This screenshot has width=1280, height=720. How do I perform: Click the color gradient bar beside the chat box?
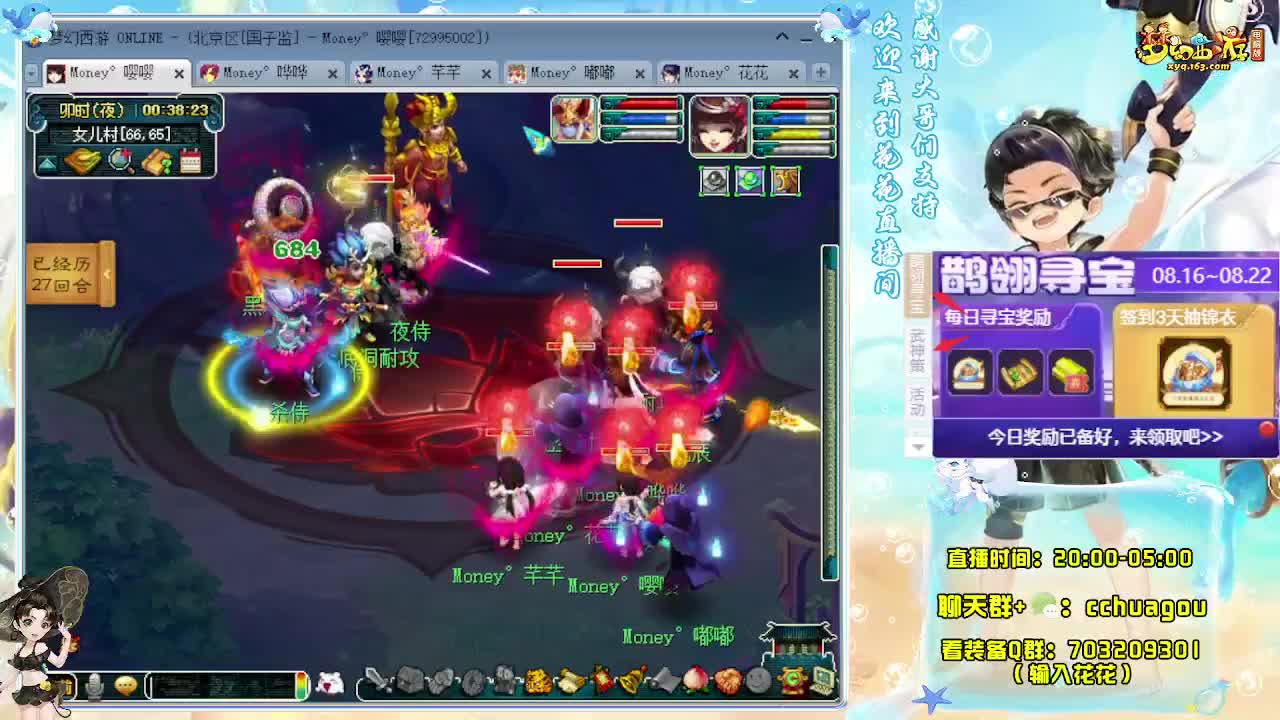300,686
